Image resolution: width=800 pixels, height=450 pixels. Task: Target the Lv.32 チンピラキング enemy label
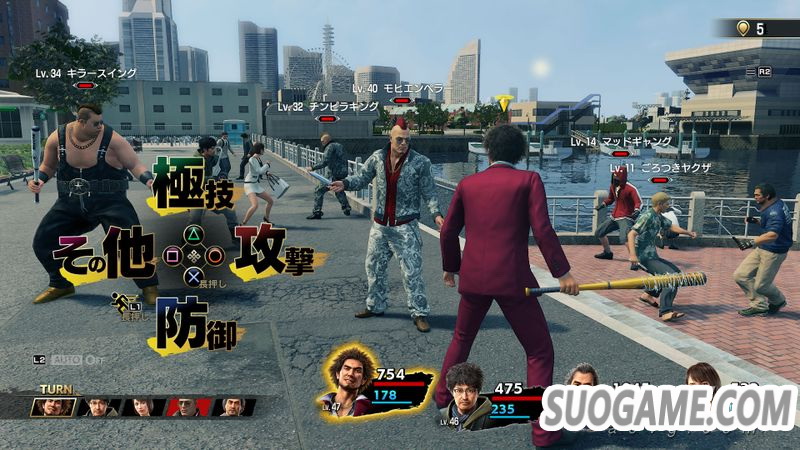(331, 105)
